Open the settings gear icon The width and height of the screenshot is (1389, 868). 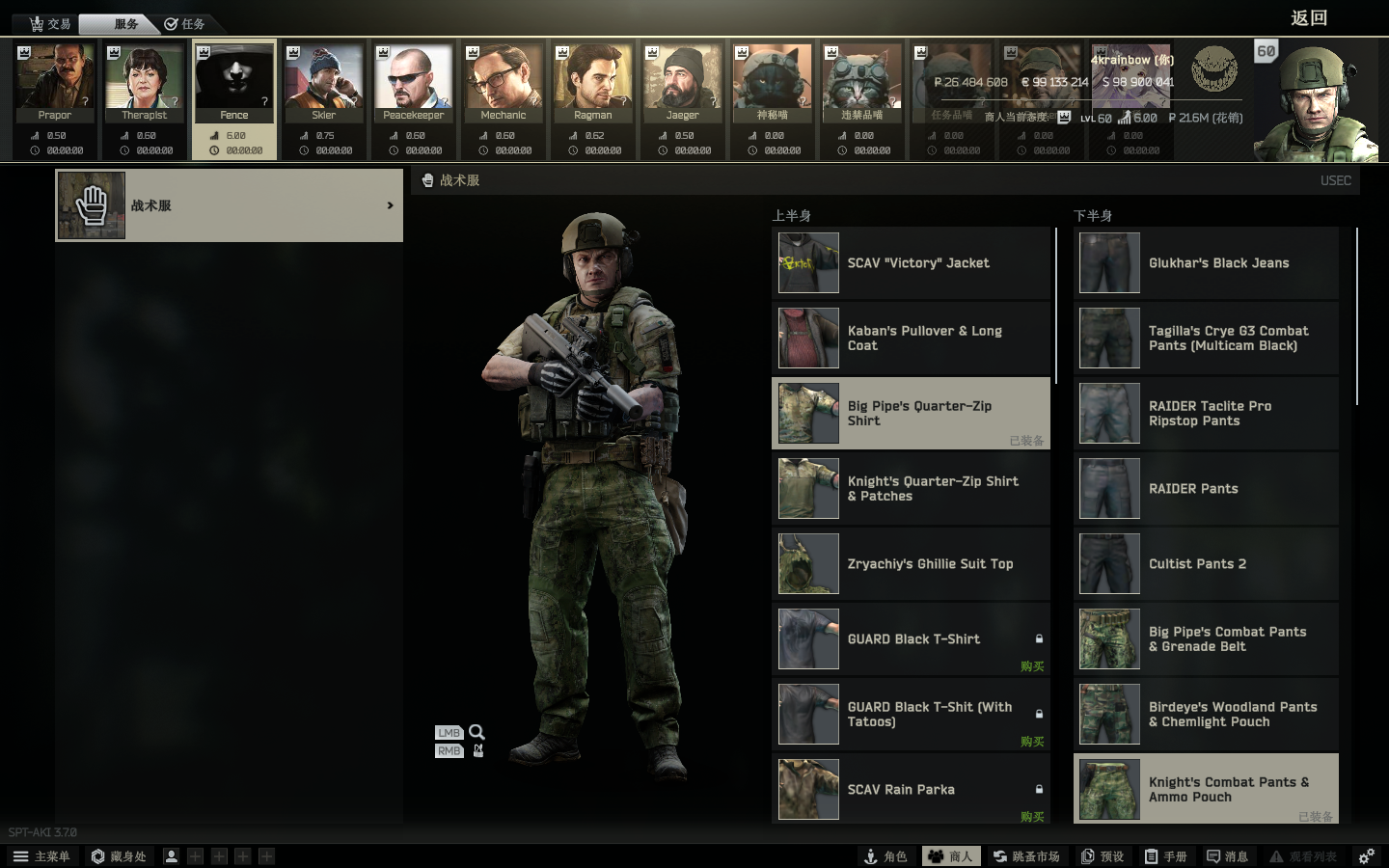1367,856
